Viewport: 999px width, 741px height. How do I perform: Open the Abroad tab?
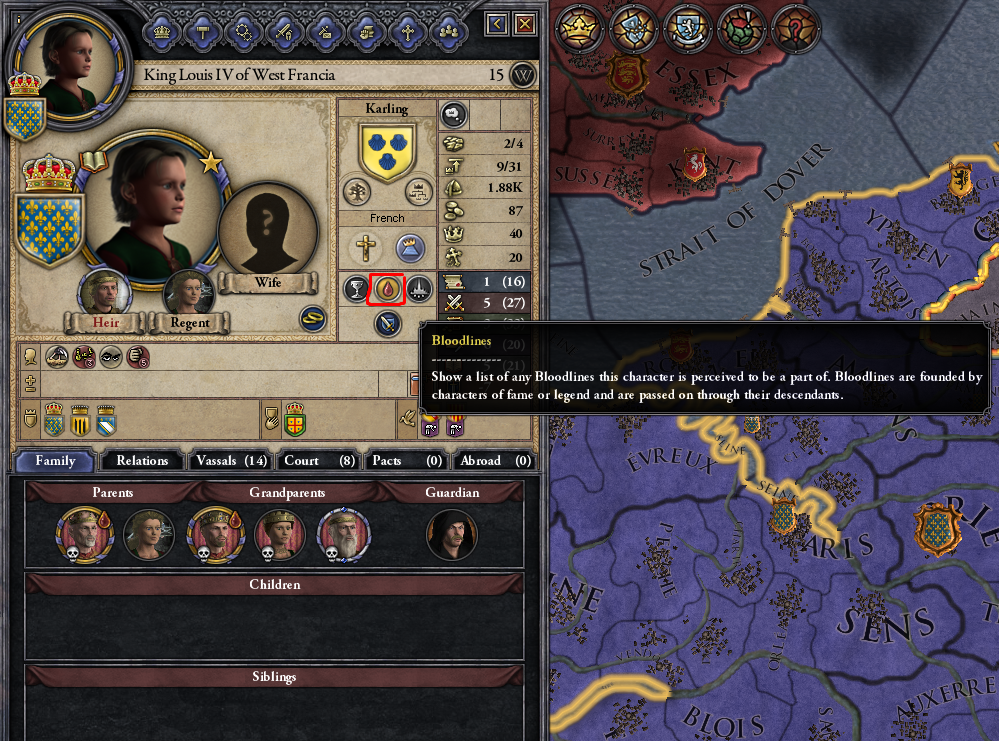pyautogui.click(x=494, y=461)
